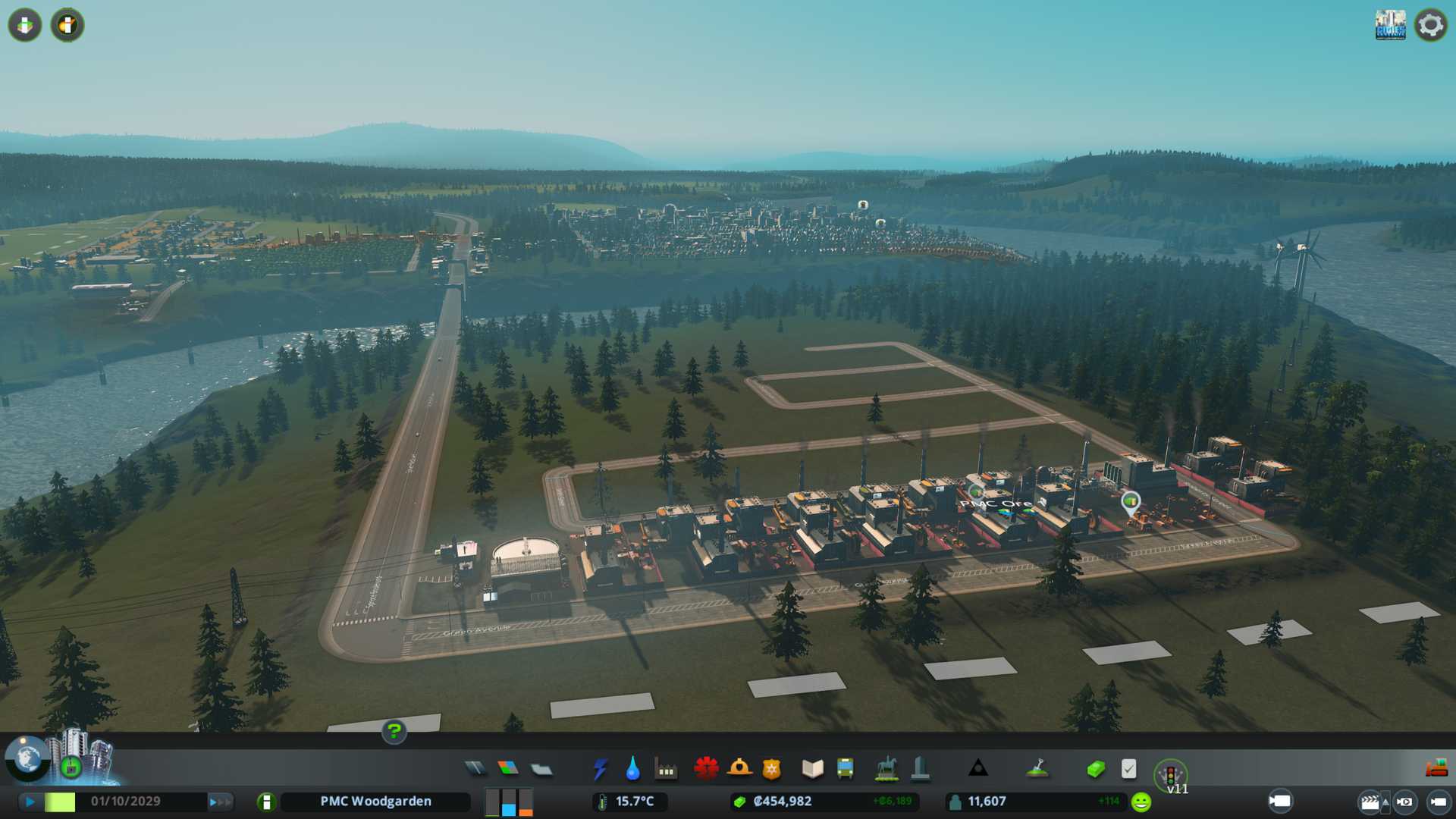This screenshot has width=1456, height=819.
Task: Open the Zoning tool
Action: tap(508, 769)
